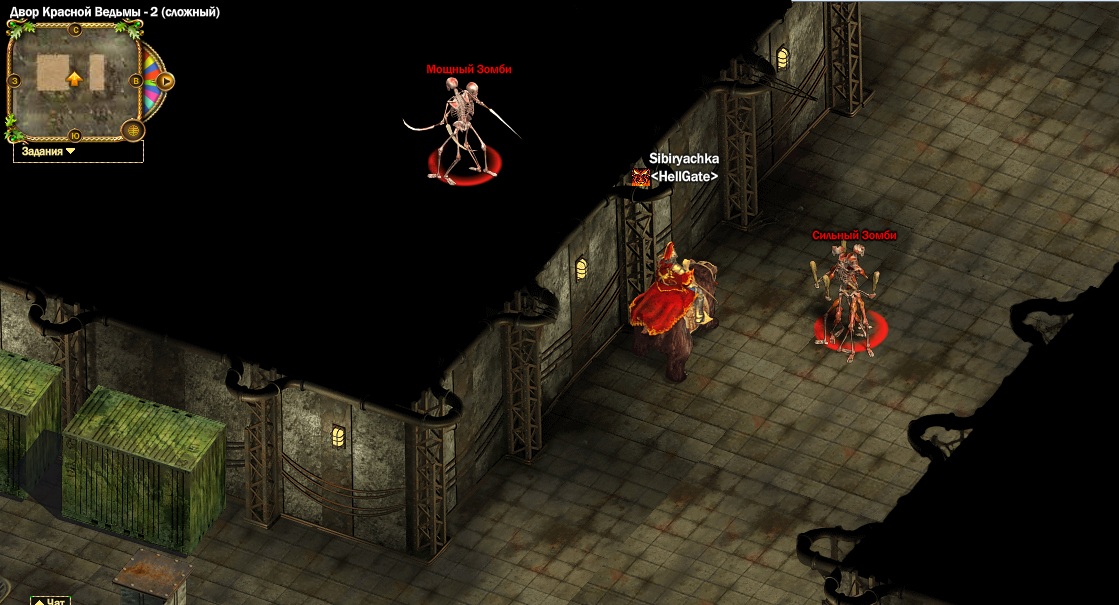
Task: Click the west З compass marker
Action: (x=15, y=80)
